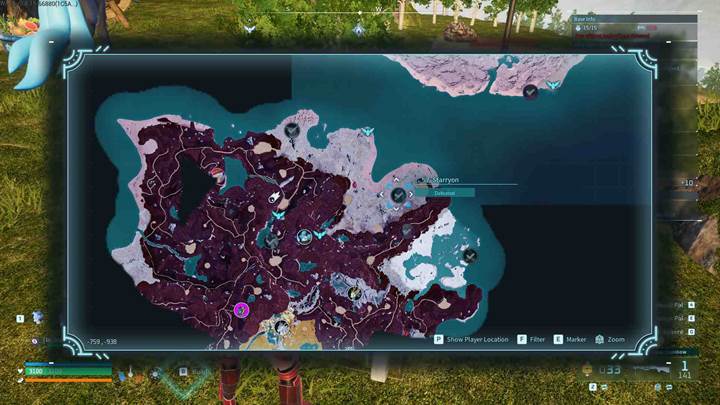
Task: Select the white comet-shaped map marker
Action: (274, 198)
